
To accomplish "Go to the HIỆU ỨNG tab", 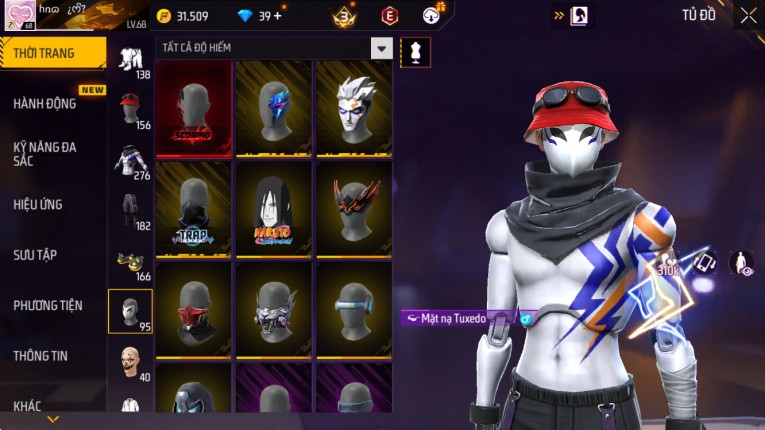I will click(x=38, y=204).
